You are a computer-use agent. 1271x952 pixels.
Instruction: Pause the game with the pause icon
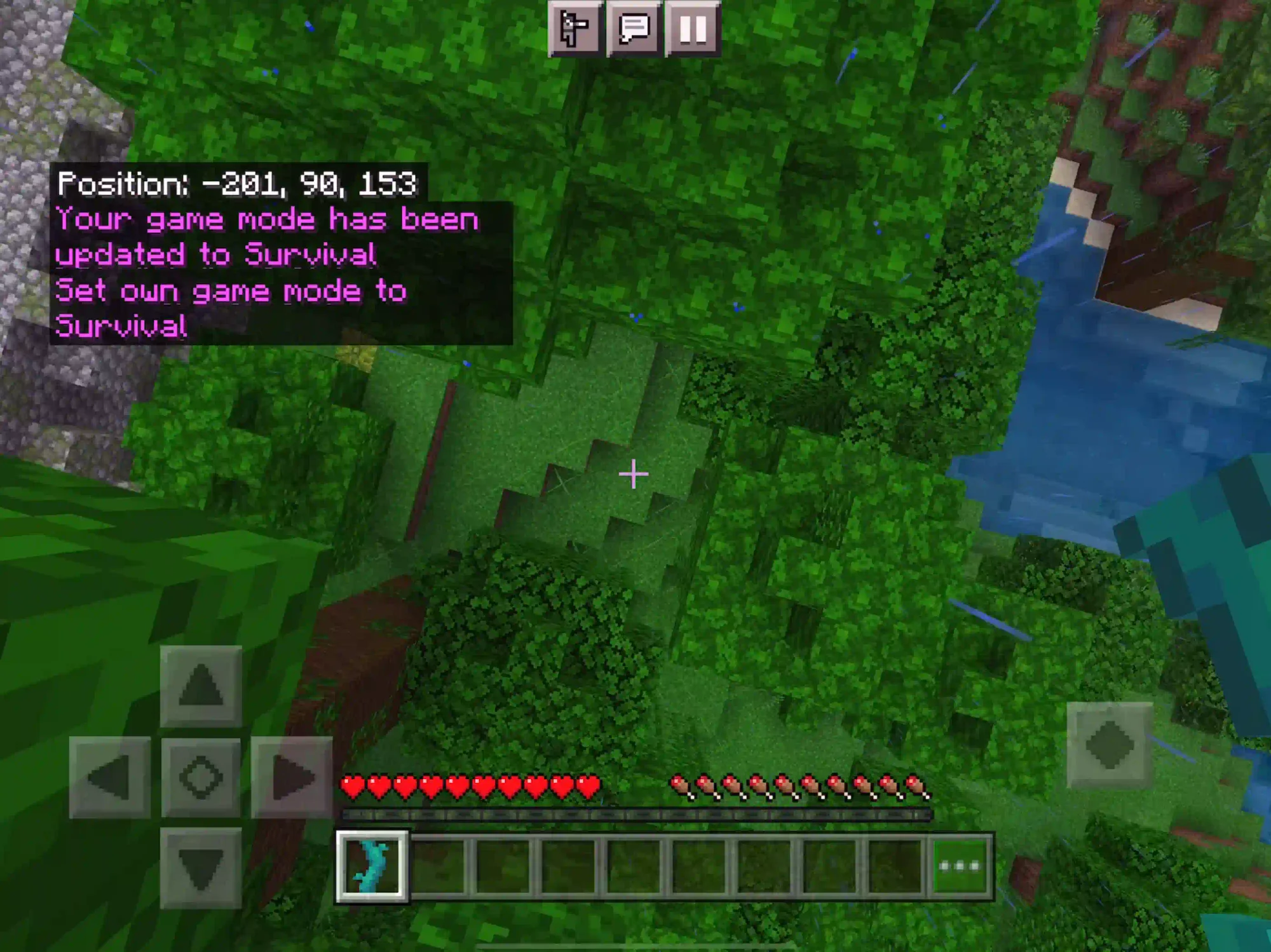pos(693,30)
